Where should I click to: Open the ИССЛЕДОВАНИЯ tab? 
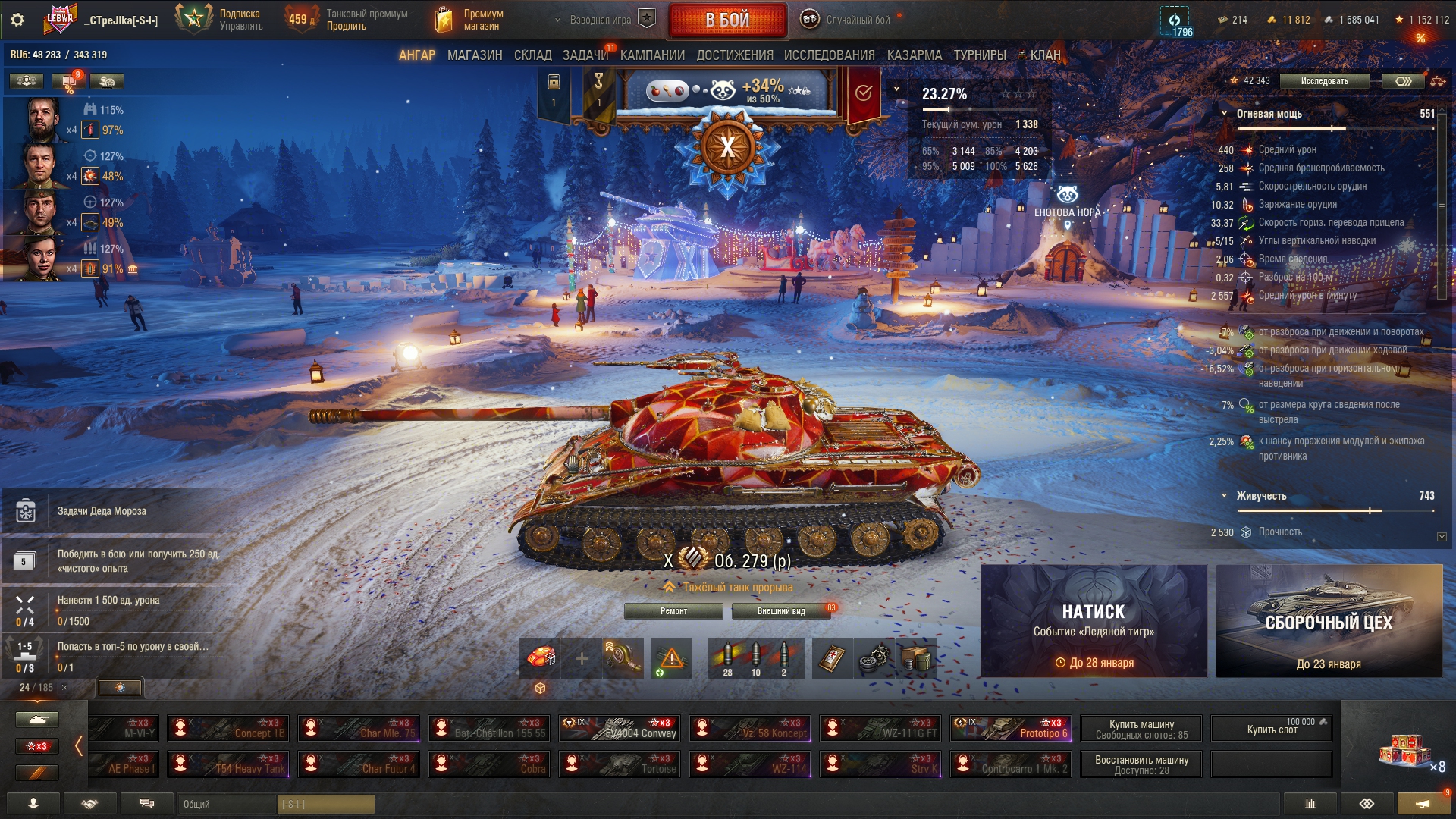pos(829,55)
